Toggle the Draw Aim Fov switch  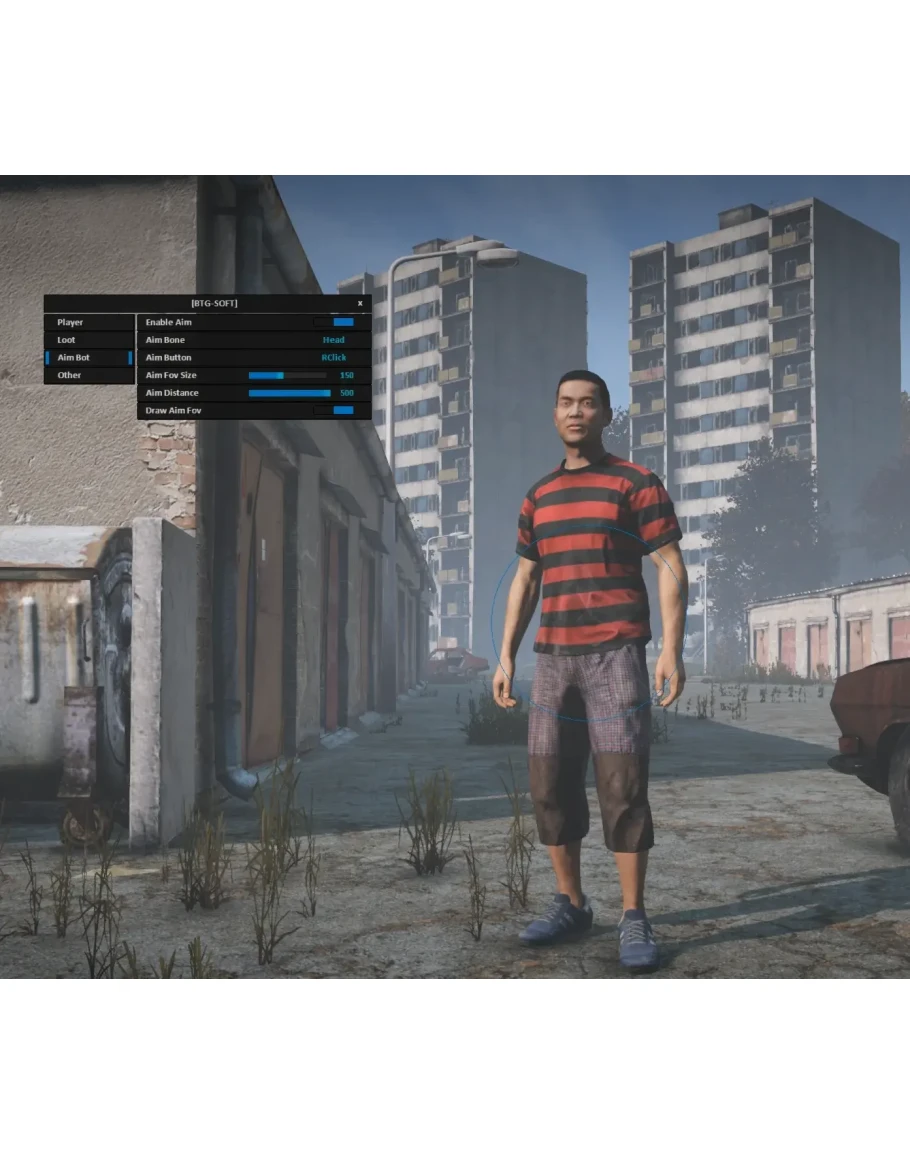click(x=334, y=411)
